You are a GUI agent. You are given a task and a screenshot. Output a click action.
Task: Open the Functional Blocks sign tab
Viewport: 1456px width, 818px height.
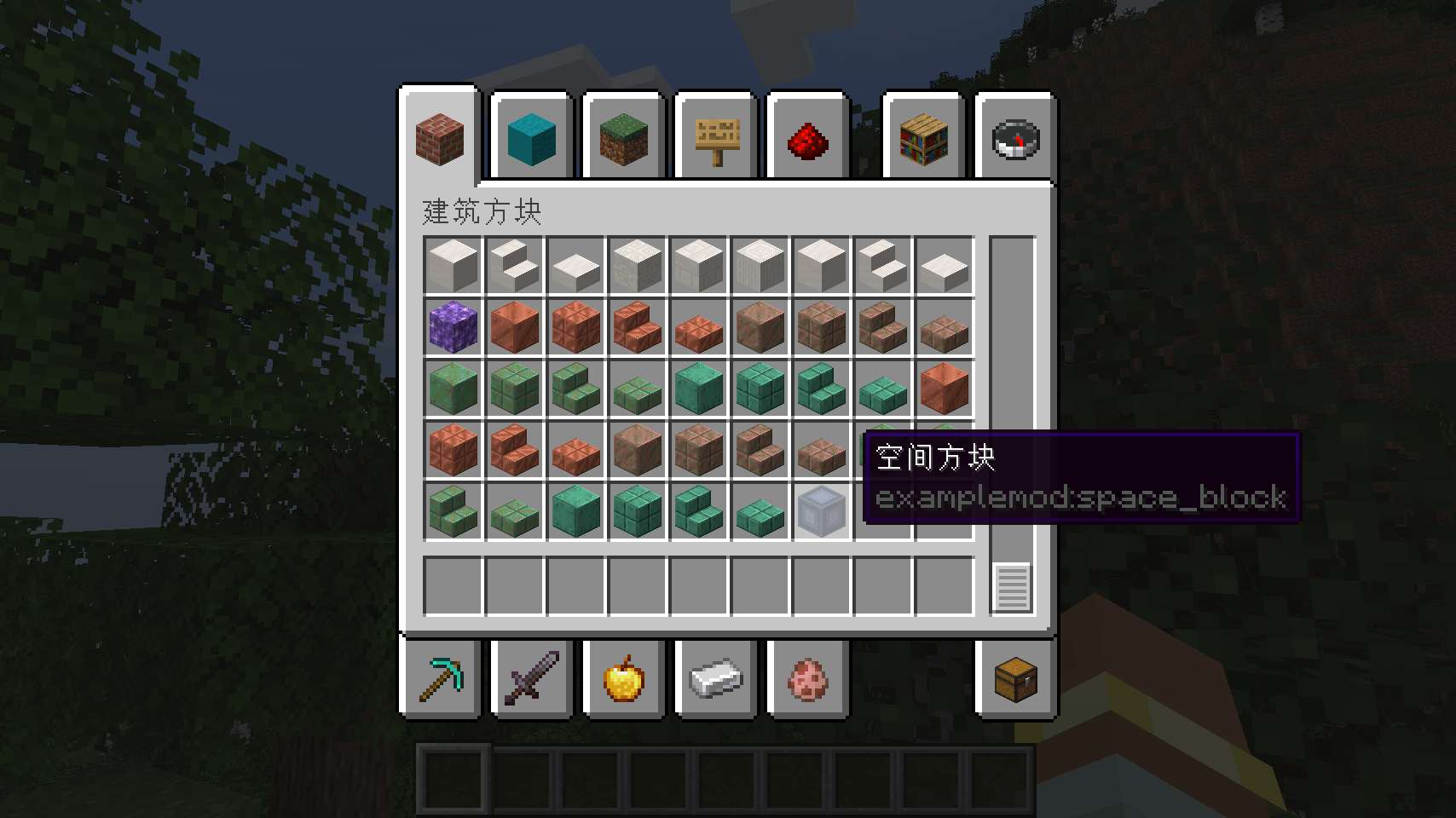715,141
